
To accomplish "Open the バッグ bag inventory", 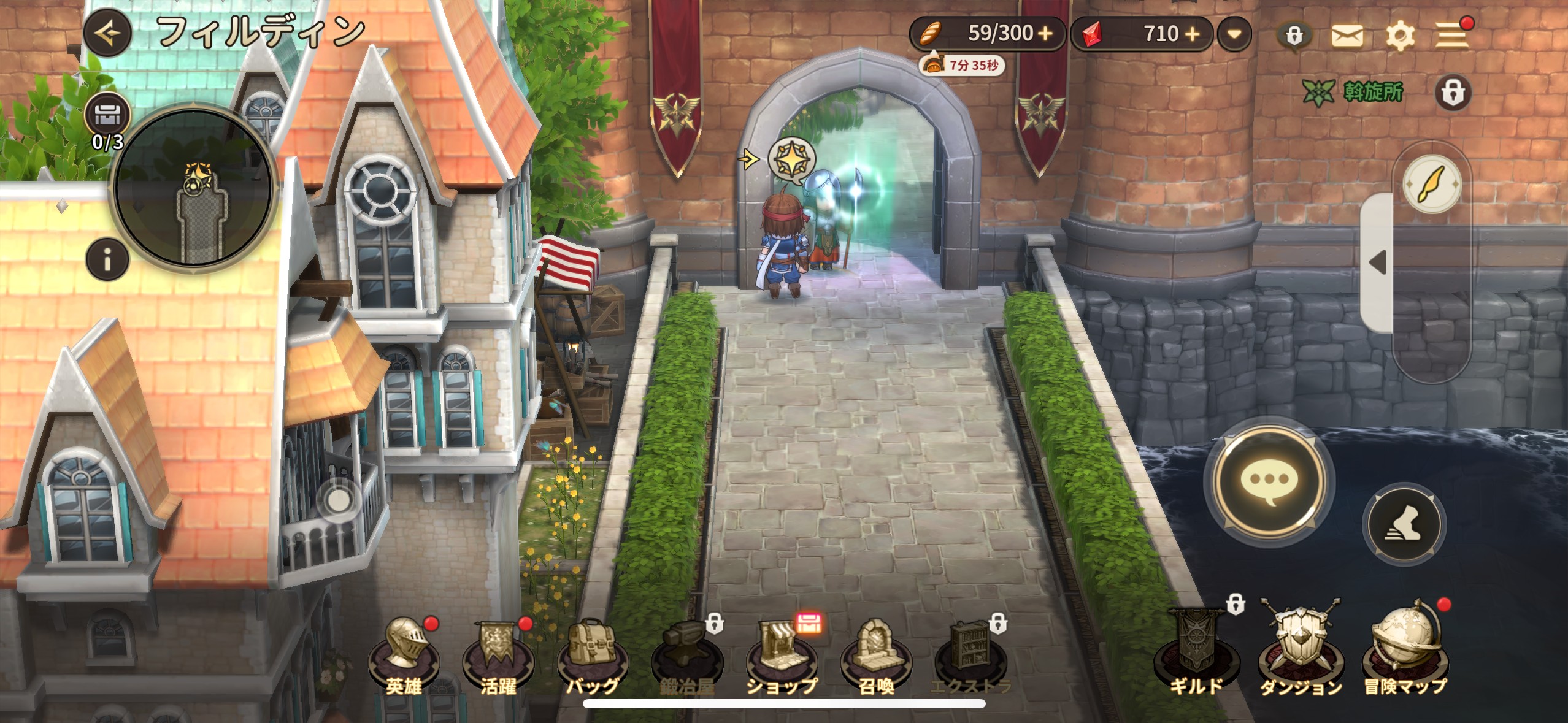I will (x=593, y=656).
